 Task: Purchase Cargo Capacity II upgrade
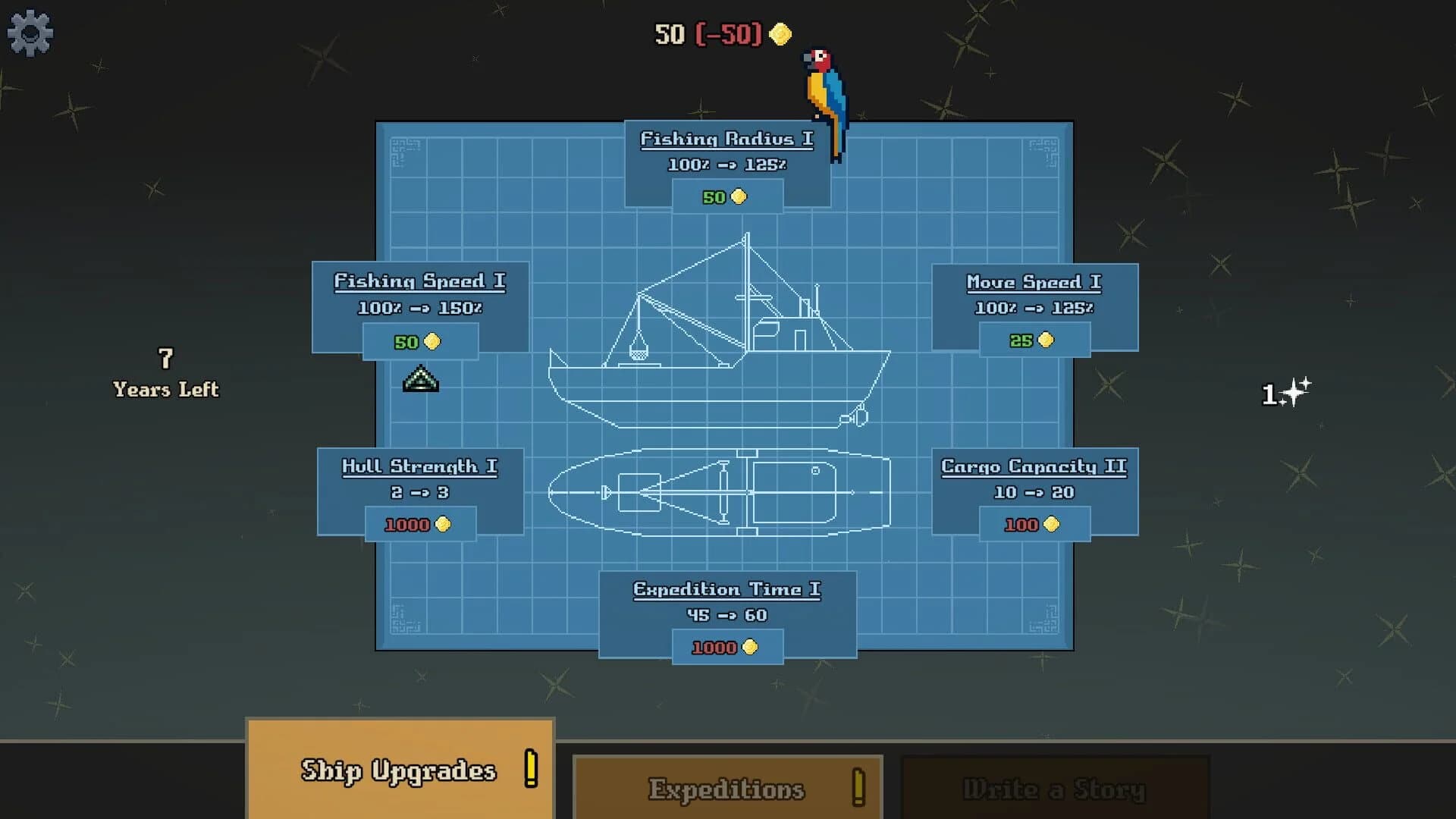tap(1034, 523)
